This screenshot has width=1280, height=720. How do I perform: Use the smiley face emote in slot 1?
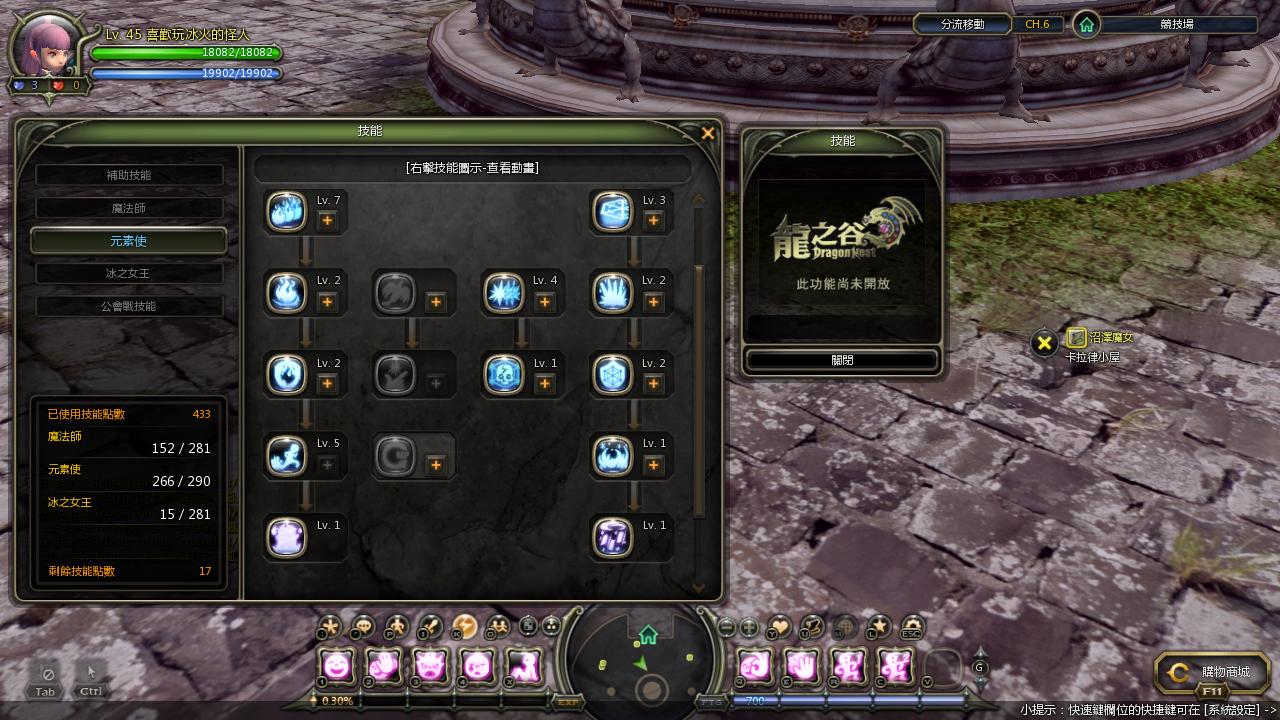click(338, 665)
